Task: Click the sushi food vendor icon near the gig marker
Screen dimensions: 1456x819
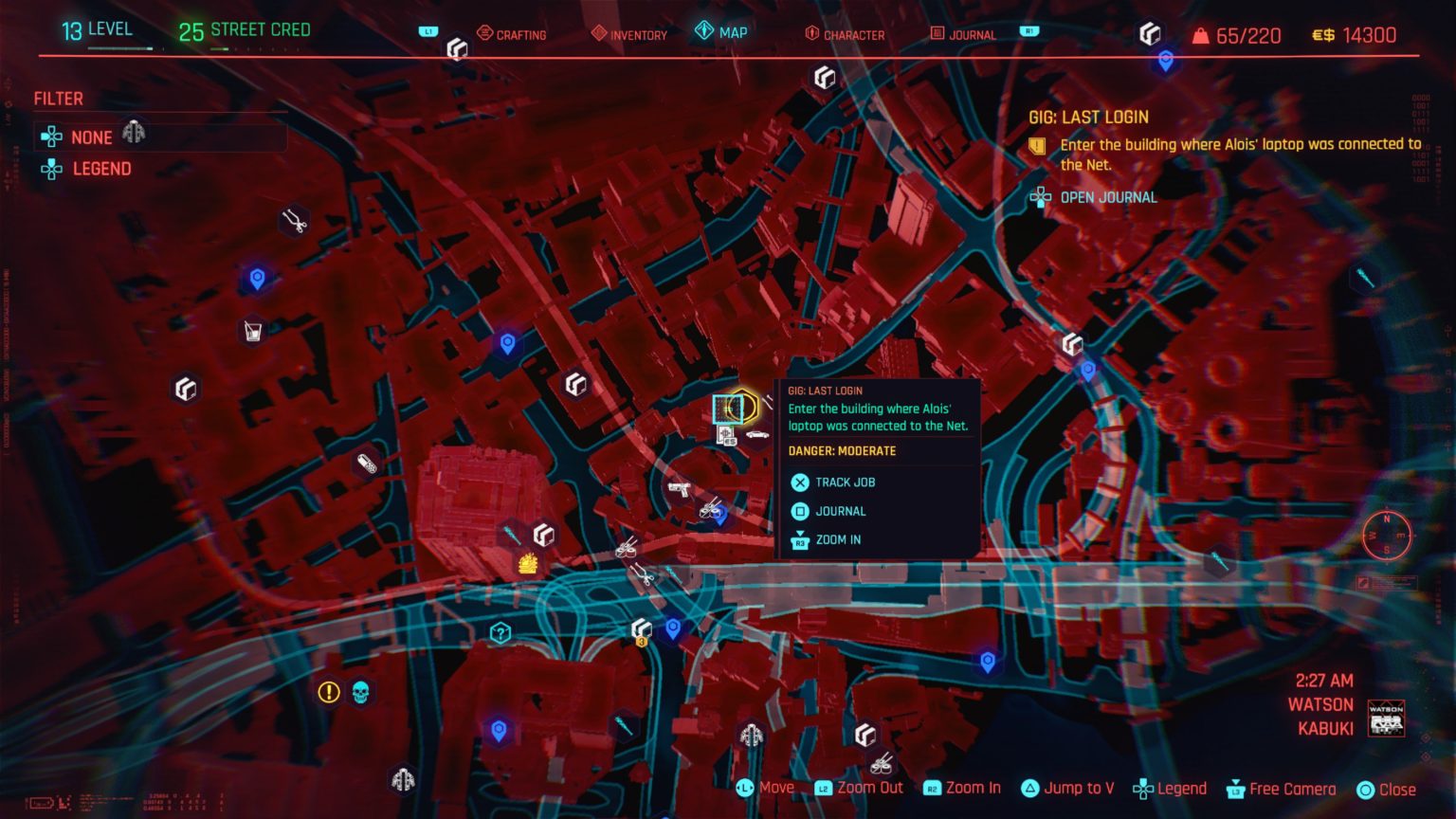Action: coord(711,510)
